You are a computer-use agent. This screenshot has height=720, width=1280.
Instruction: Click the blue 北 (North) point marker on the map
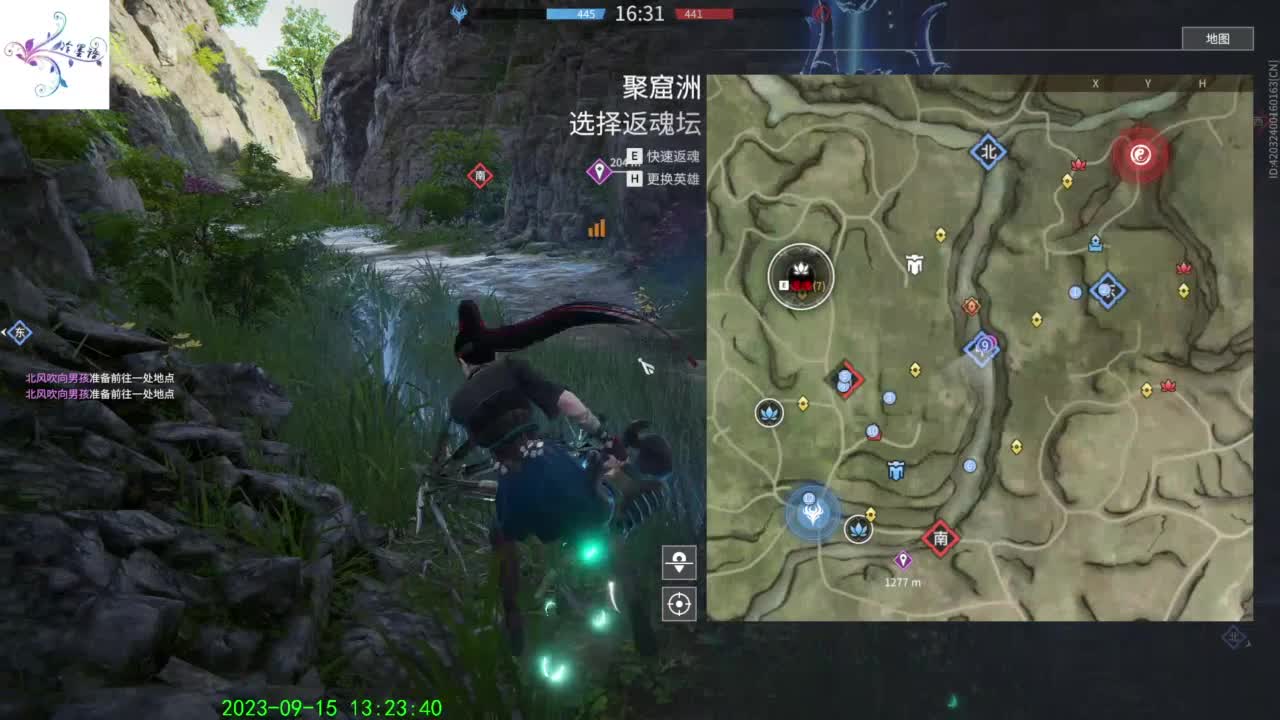[989, 149]
